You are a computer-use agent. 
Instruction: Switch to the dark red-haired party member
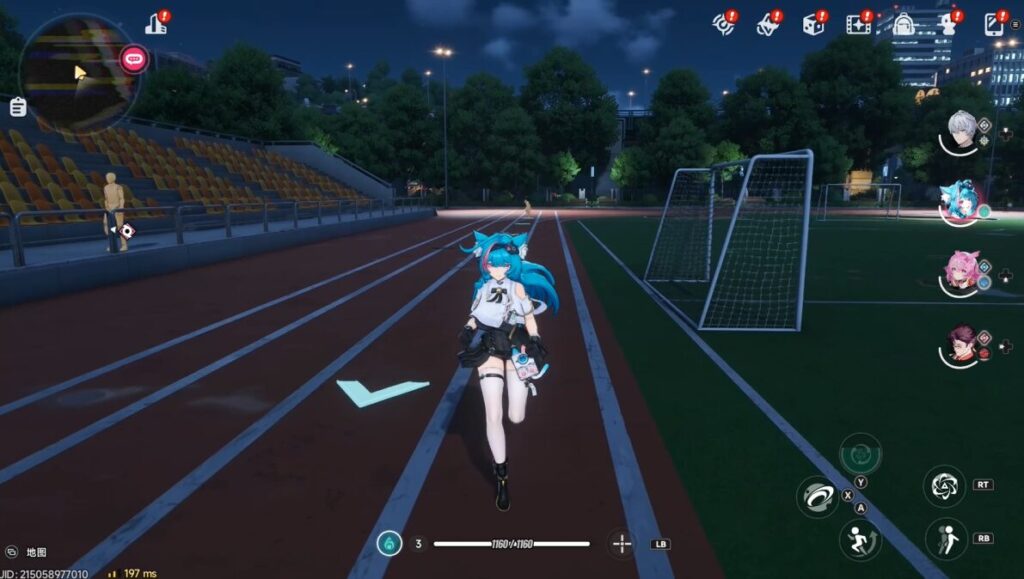tap(963, 345)
